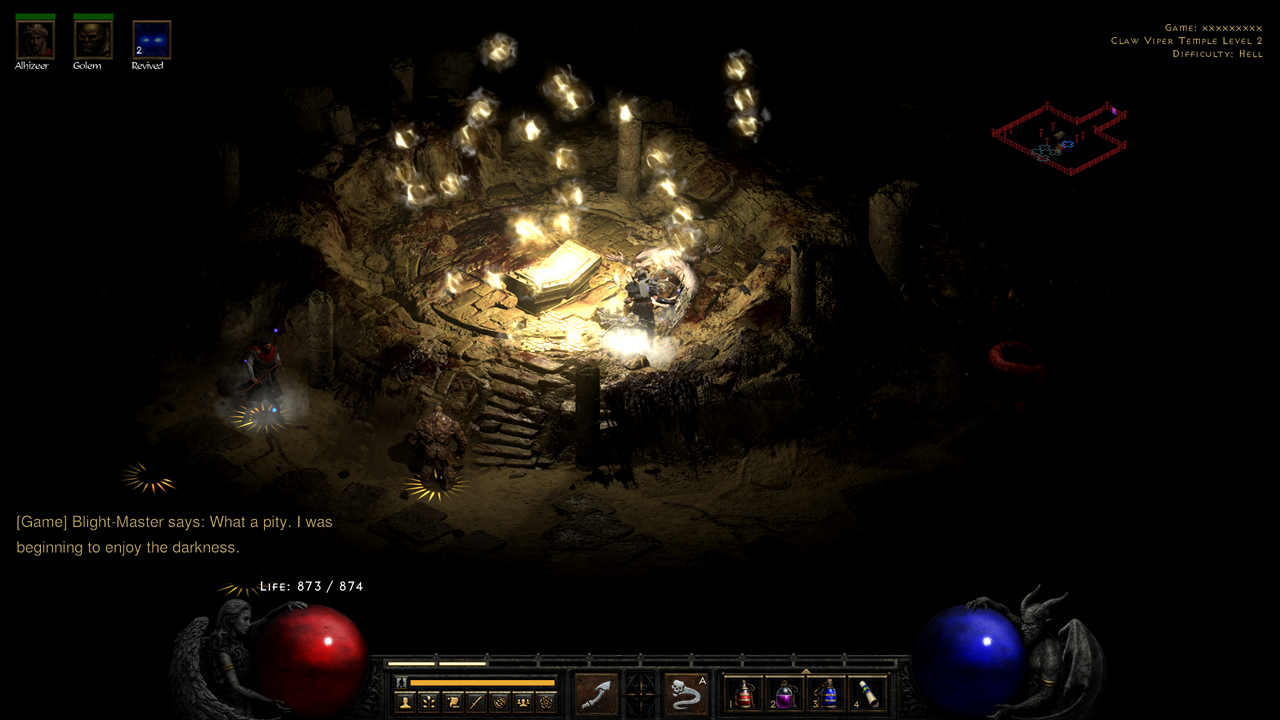Viewport: 1280px width, 720px height.
Task: Choose the right skull serpent skill button
Action: 686,694
